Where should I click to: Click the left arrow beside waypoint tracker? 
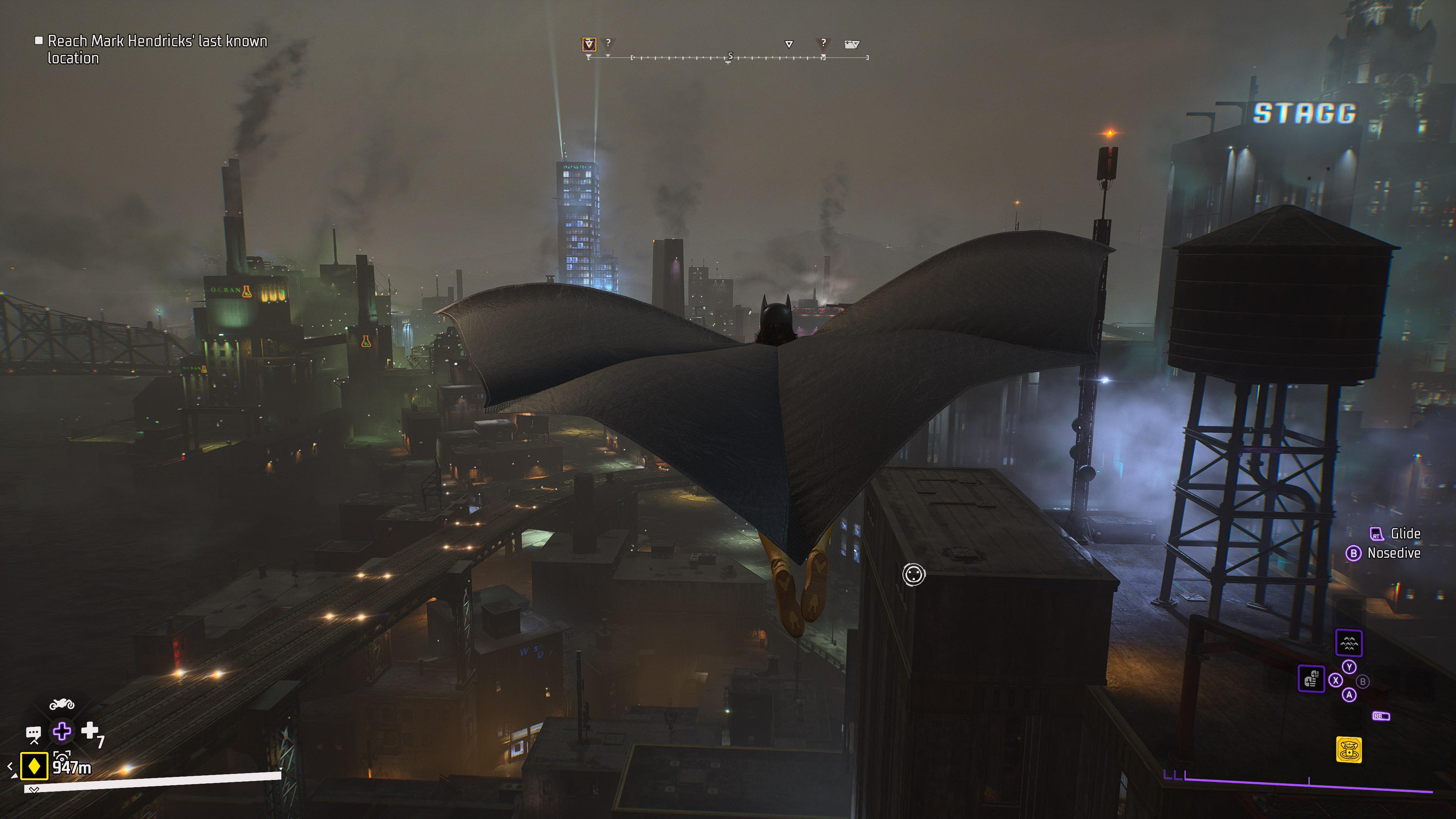point(10,766)
